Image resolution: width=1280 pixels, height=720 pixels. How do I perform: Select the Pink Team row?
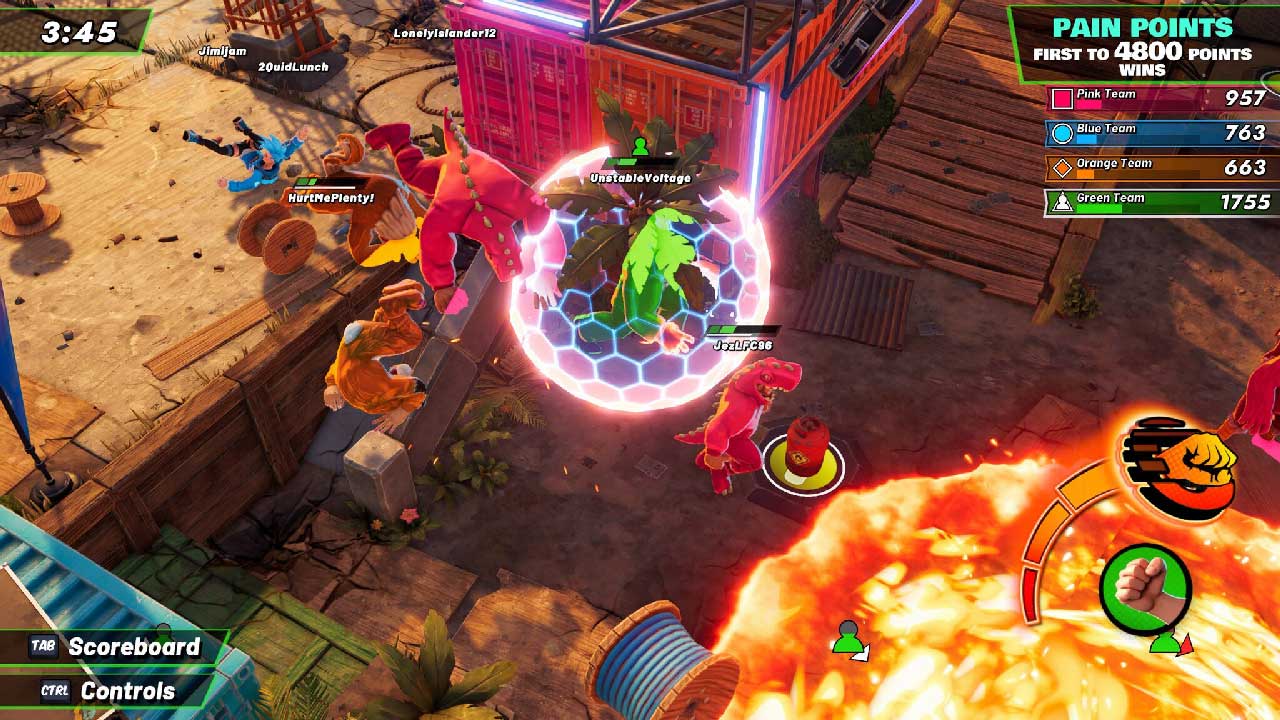click(x=1159, y=98)
